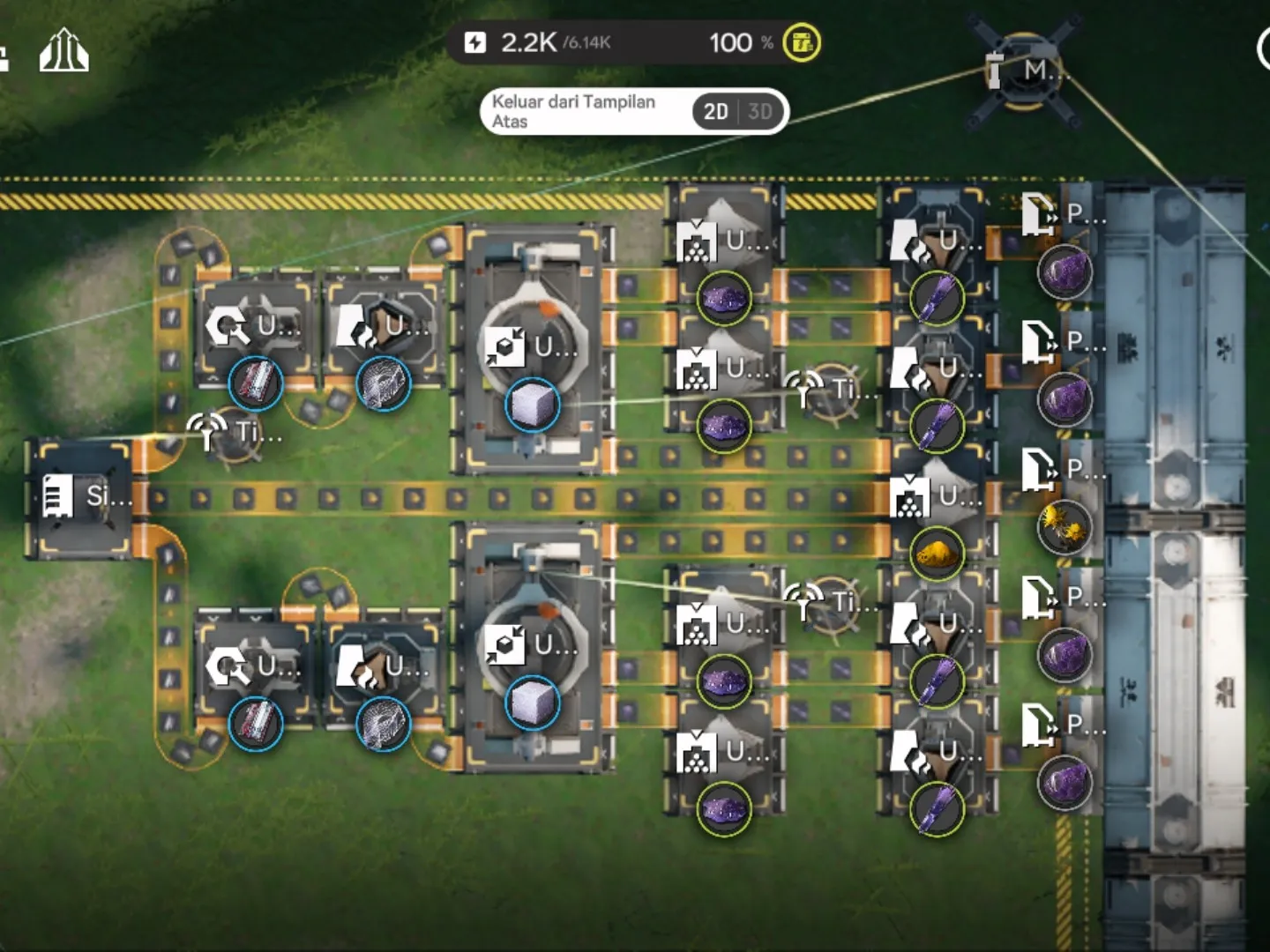
Task: Select the 2D view option
Action: coord(715,112)
